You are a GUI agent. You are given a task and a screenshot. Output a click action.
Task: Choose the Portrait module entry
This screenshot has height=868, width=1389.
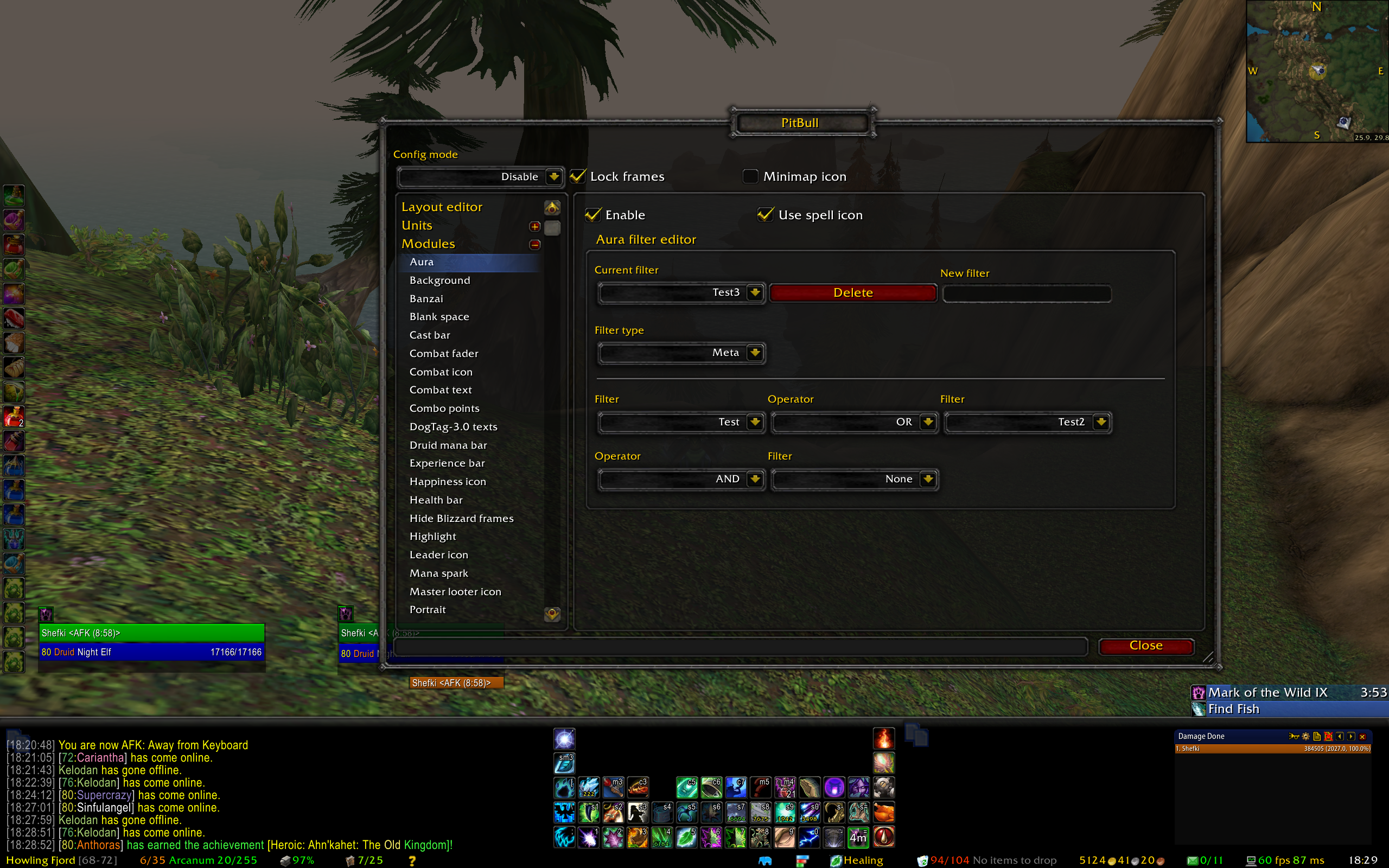(428, 609)
